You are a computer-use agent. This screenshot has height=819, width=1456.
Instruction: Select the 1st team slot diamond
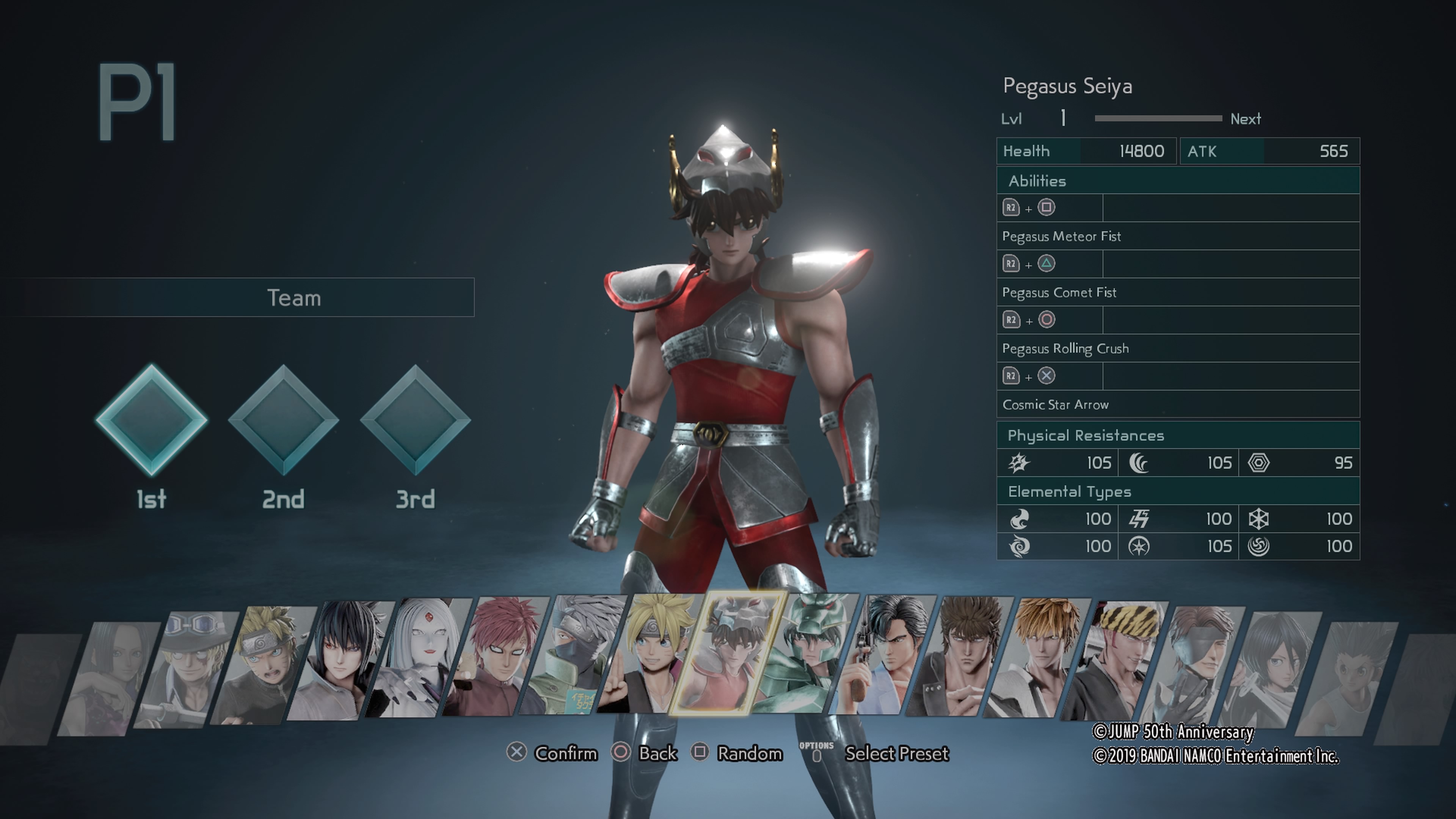point(152,419)
